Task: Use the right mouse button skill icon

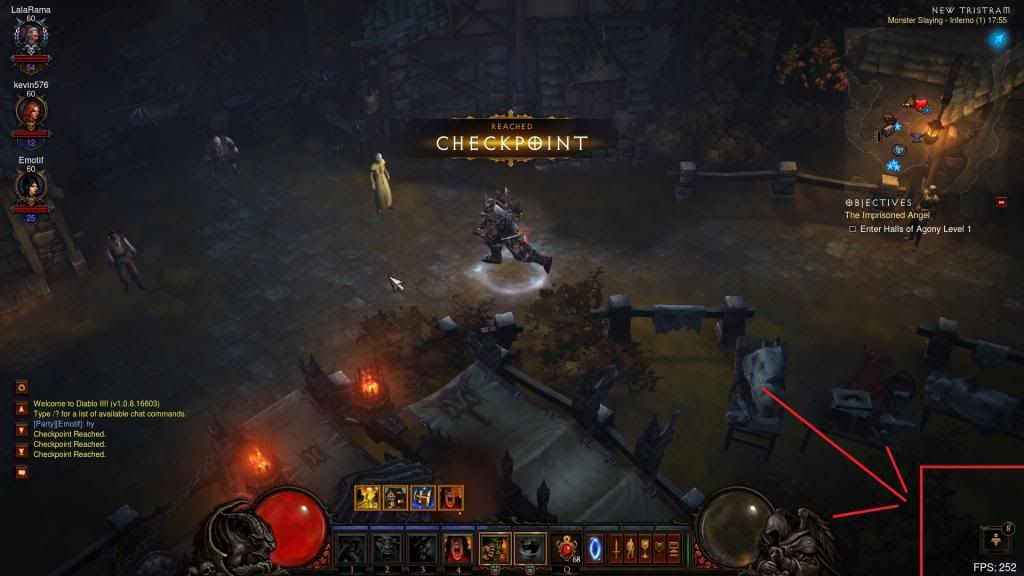Action: [529, 548]
